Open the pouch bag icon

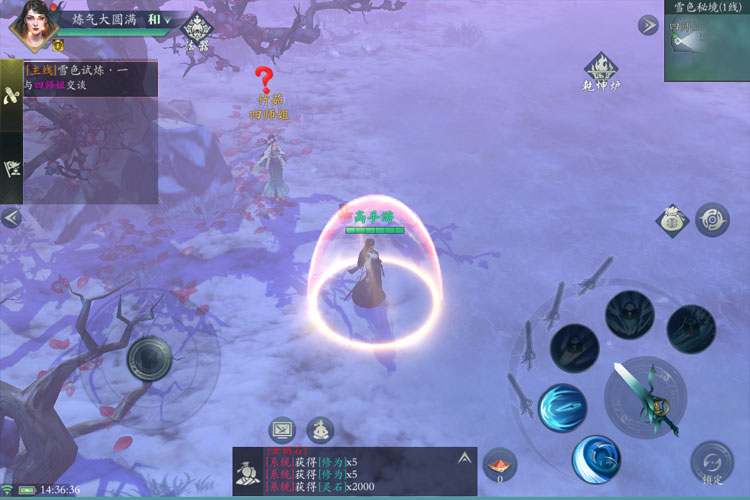pyautogui.click(x=673, y=220)
